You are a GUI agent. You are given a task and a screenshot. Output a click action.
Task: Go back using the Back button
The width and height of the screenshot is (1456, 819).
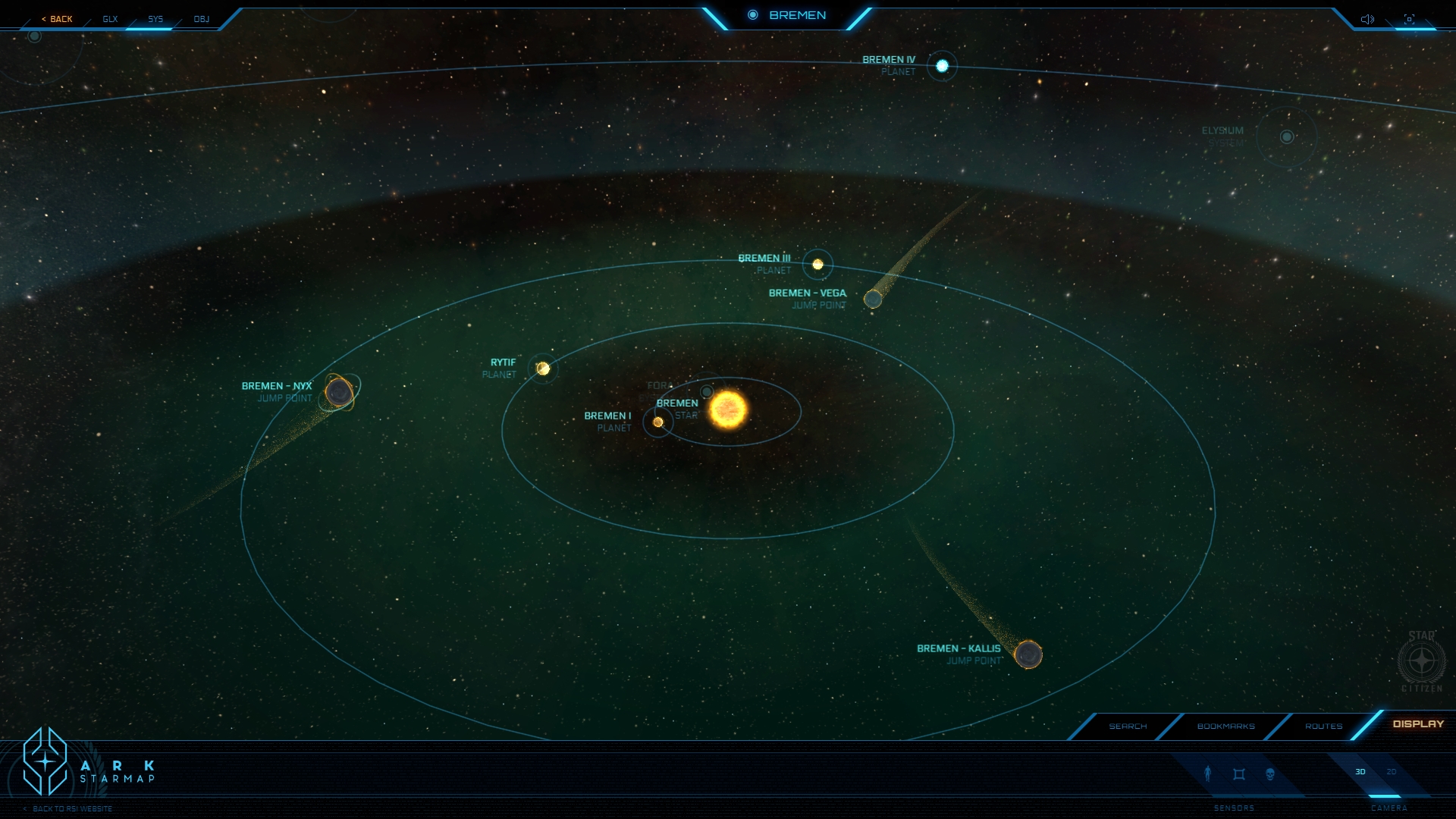[58, 19]
